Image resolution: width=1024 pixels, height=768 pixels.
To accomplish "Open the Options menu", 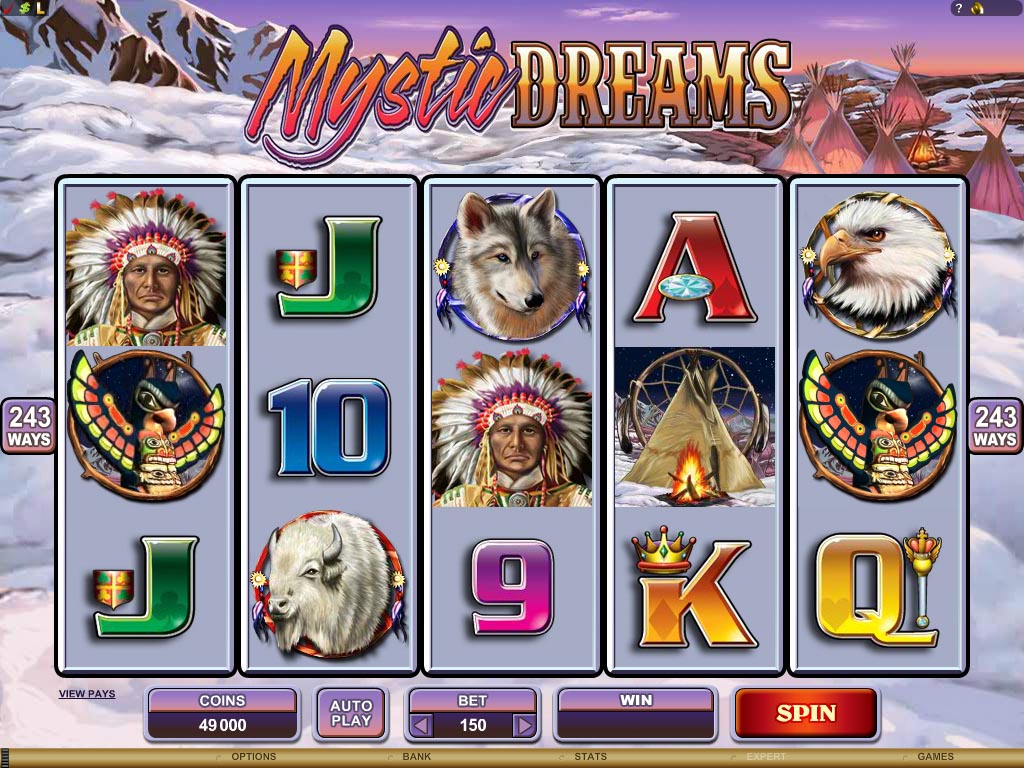I will point(253,757).
